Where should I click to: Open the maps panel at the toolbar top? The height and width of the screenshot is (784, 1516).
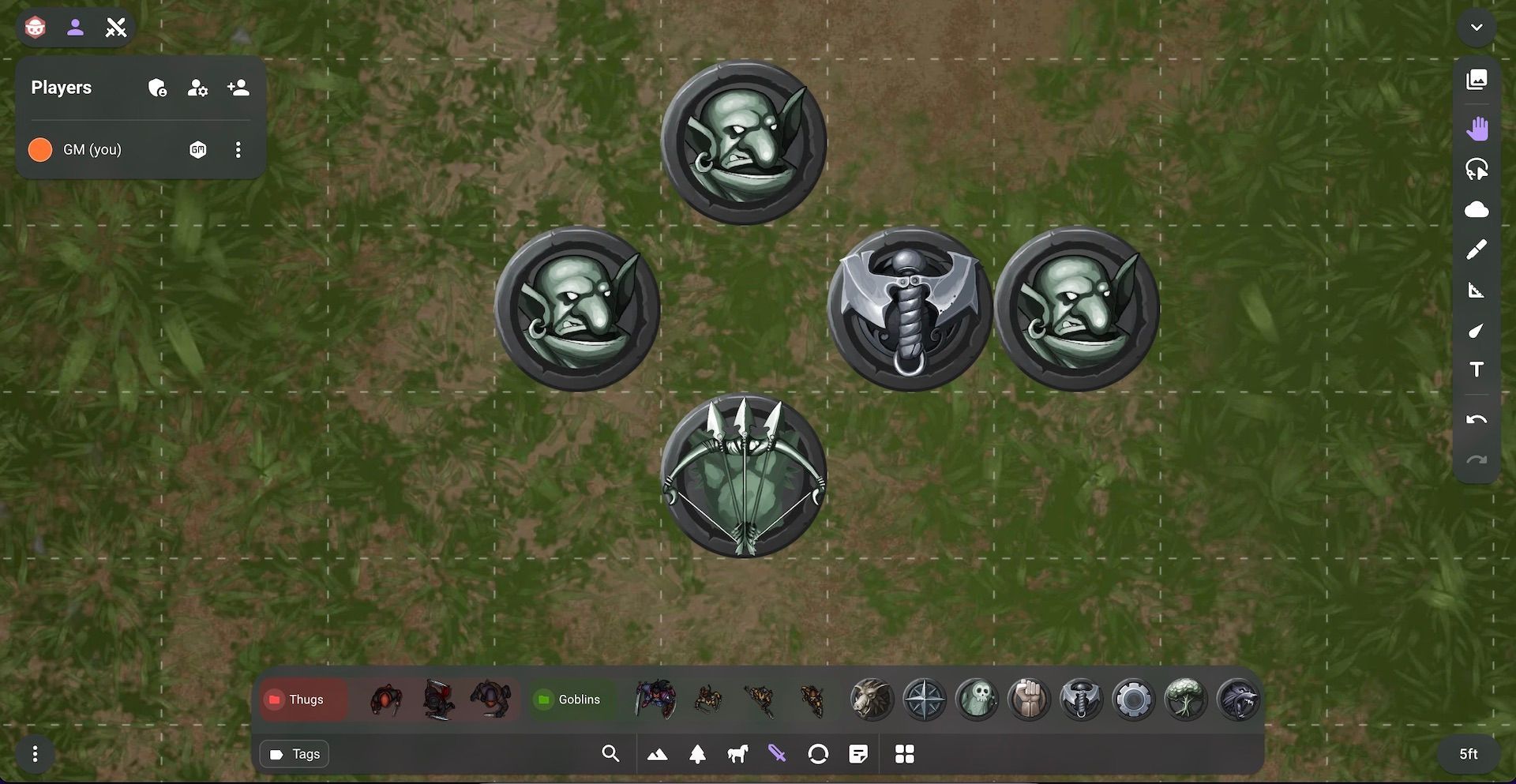coord(1477,79)
